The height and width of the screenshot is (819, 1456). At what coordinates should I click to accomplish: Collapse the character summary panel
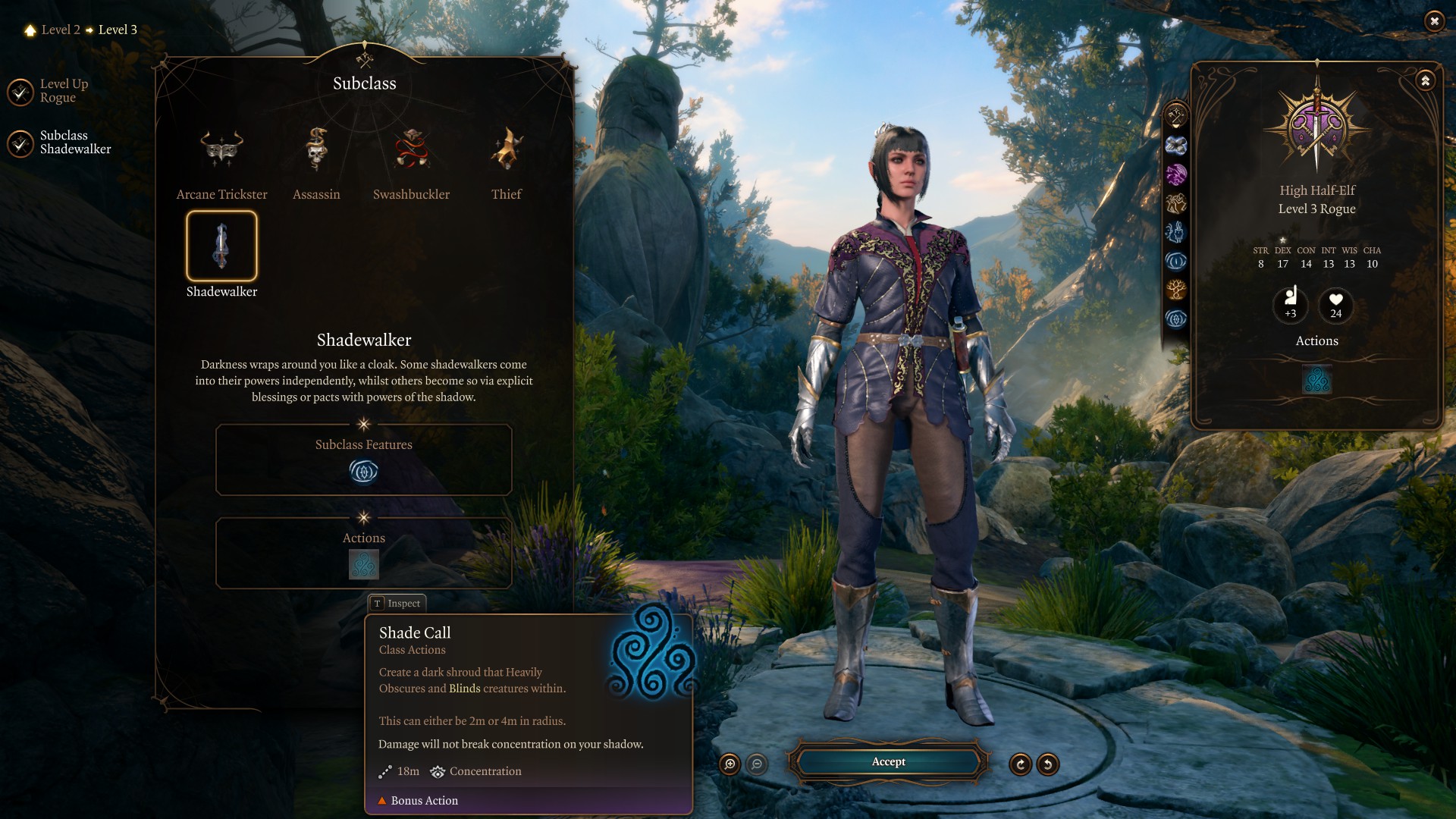click(1426, 80)
